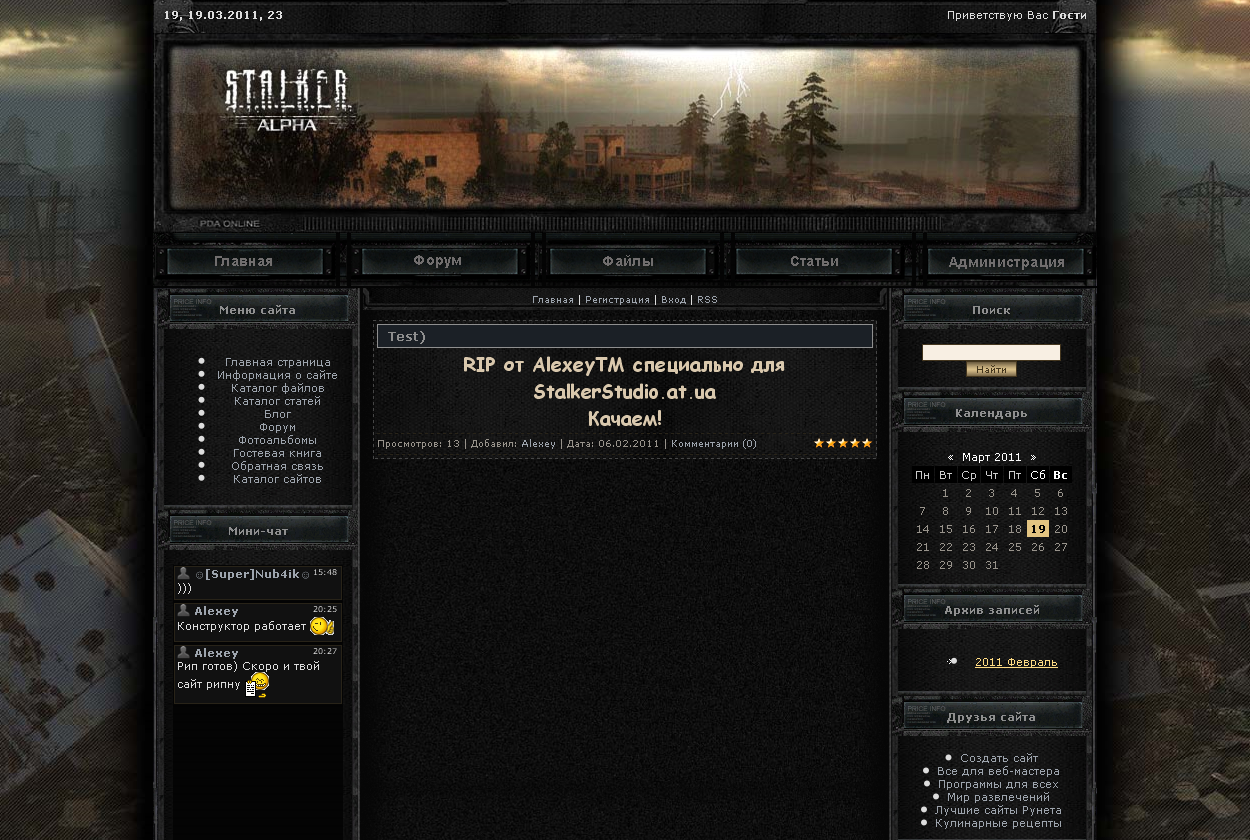1250x840 pixels.
Task: Open the Файлы section button
Action: pos(628,262)
